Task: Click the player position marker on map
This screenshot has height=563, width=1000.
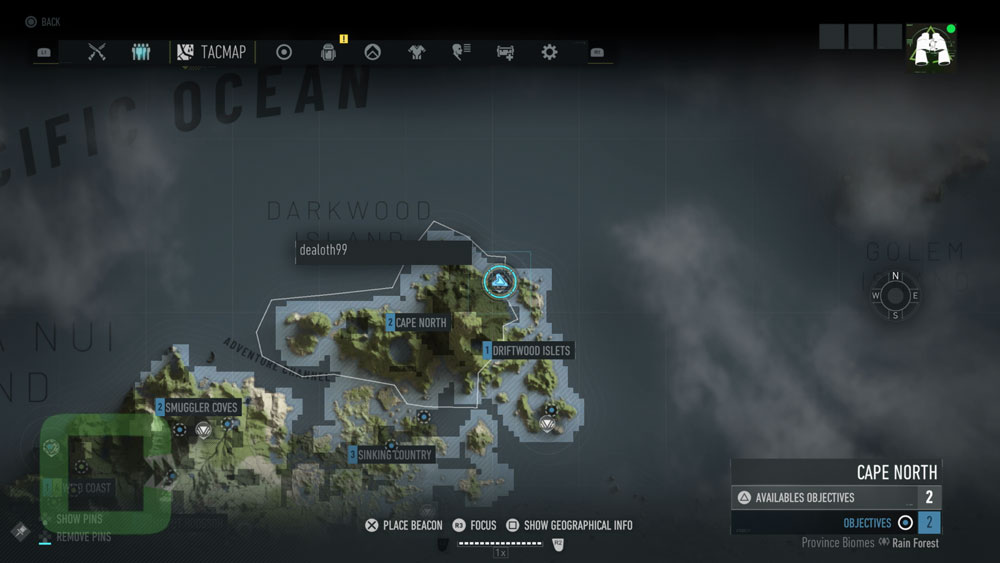Action: [500, 282]
